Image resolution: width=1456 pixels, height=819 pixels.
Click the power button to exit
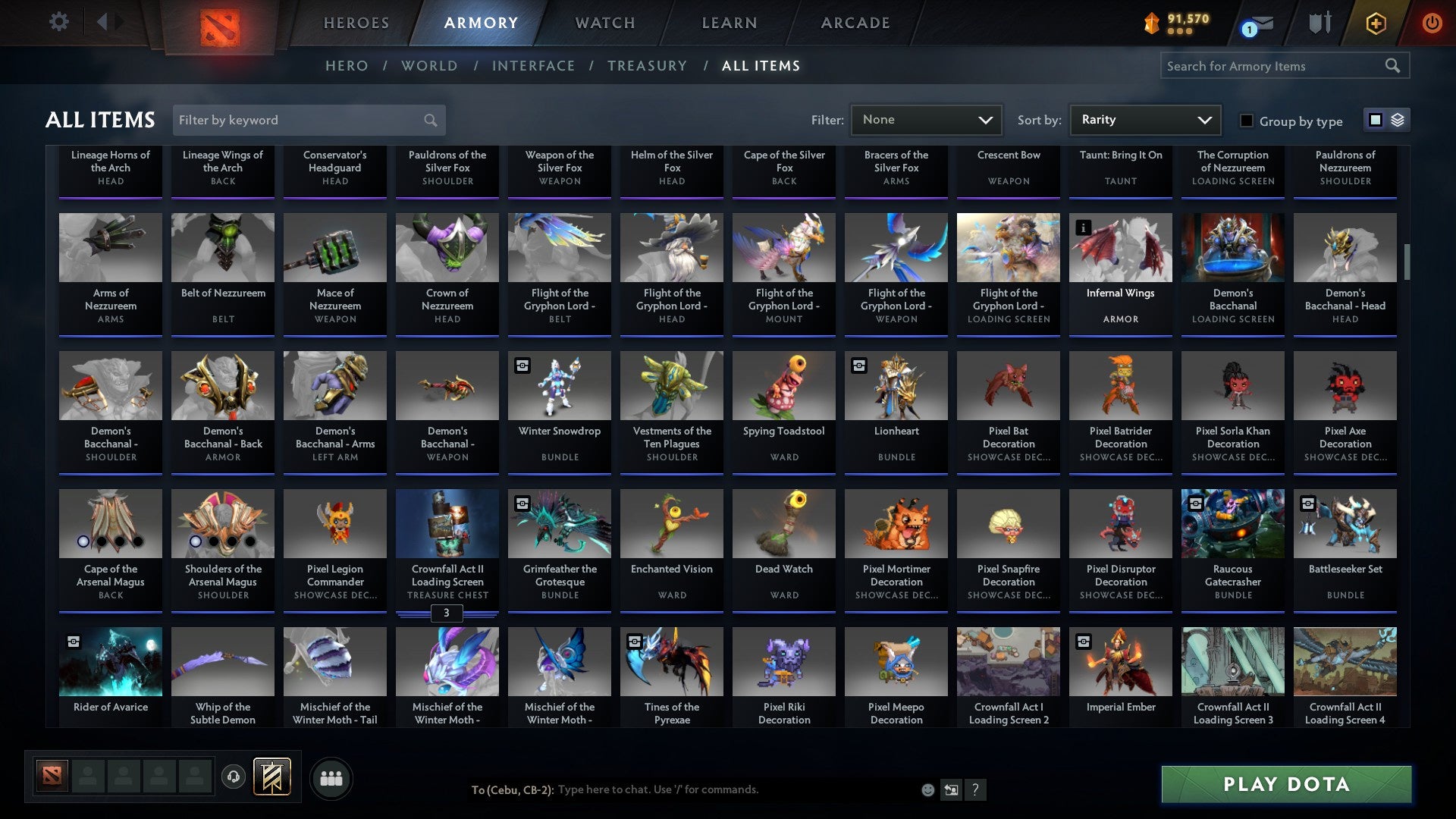click(1432, 23)
